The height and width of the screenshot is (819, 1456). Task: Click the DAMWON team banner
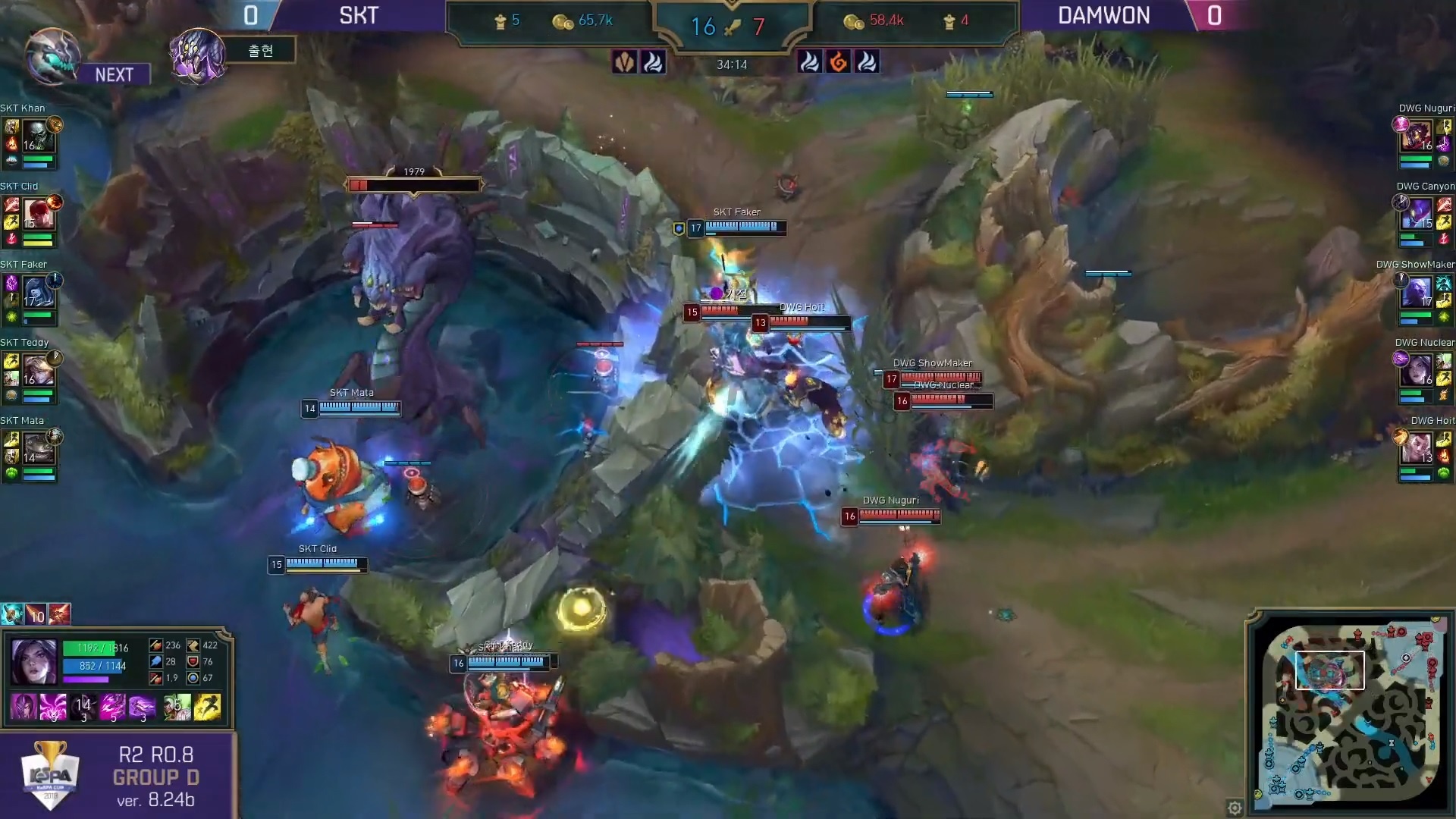(x=1103, y=14)
